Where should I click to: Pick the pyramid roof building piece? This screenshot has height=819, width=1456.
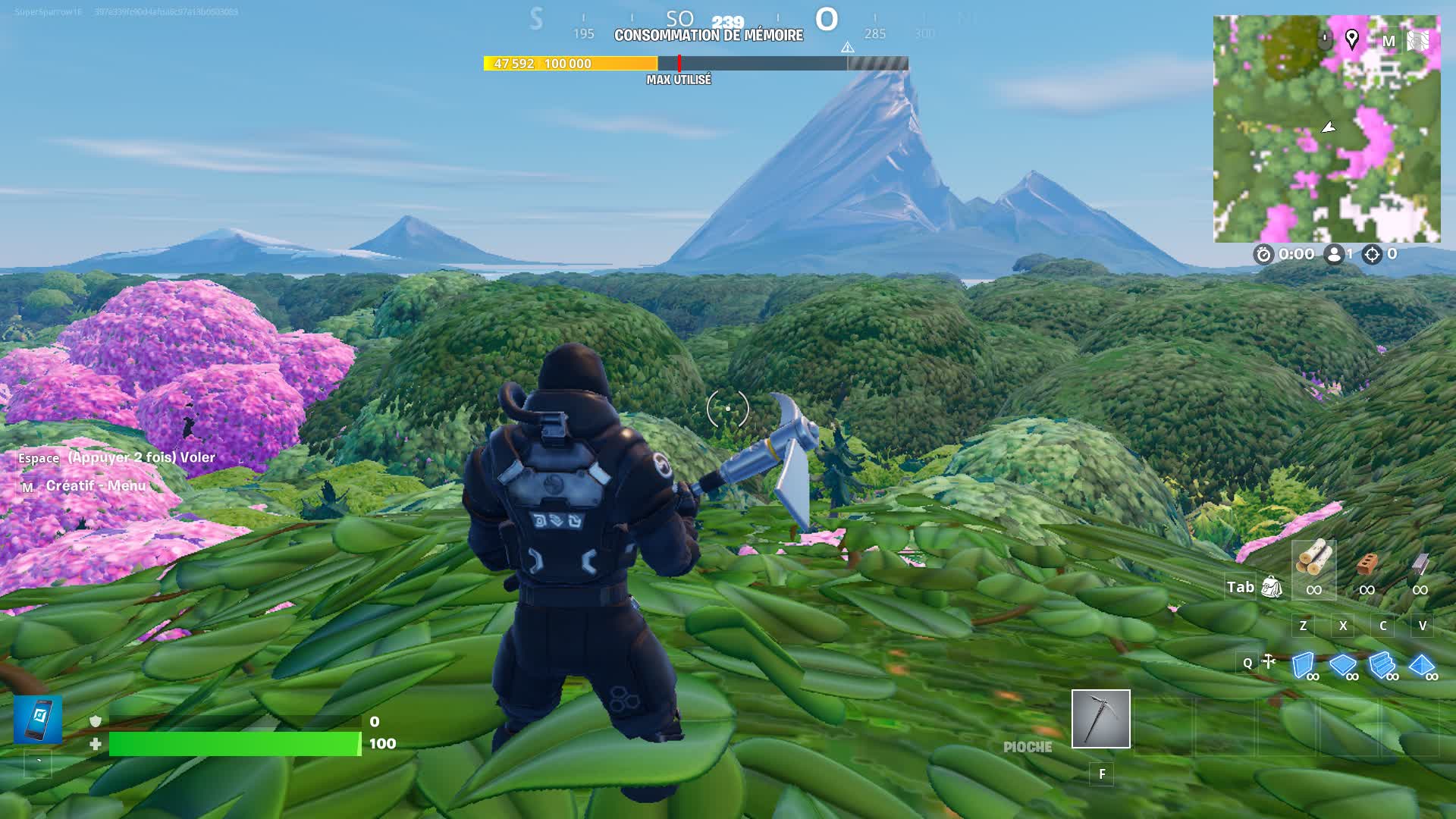click(1422, 666)
